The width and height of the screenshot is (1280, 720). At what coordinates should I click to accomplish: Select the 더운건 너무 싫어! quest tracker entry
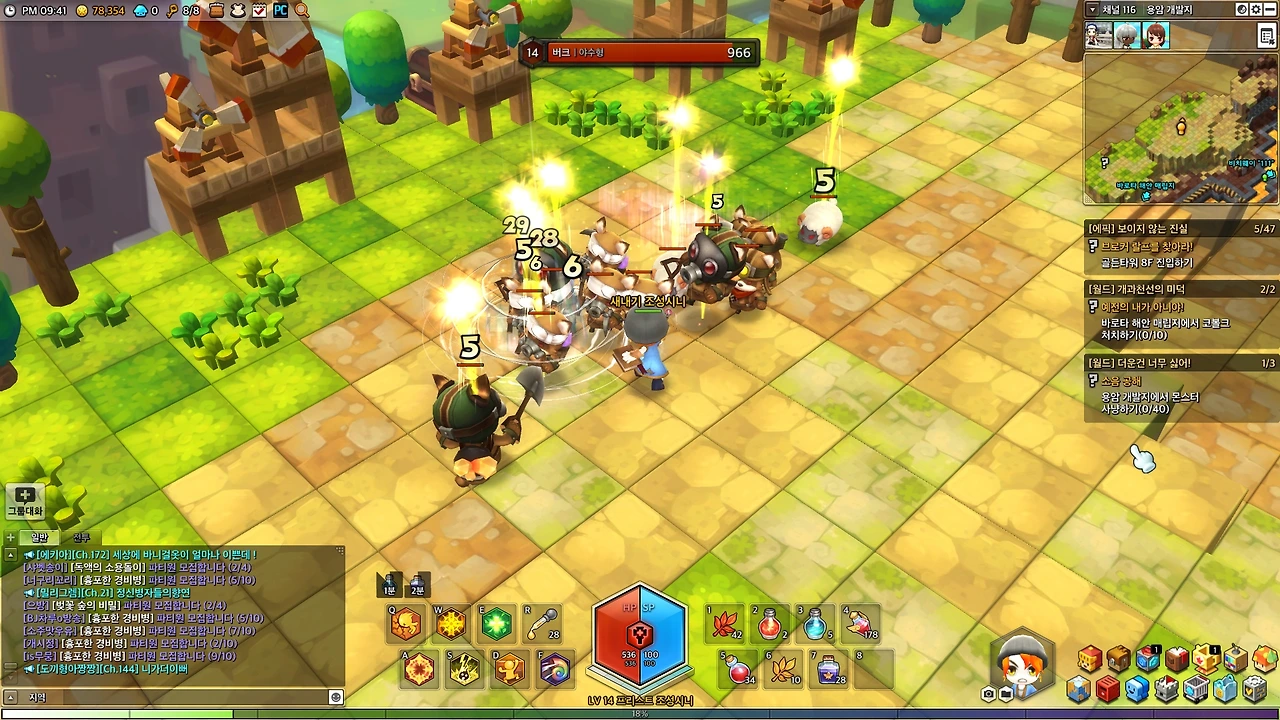tap(1140, 363)
